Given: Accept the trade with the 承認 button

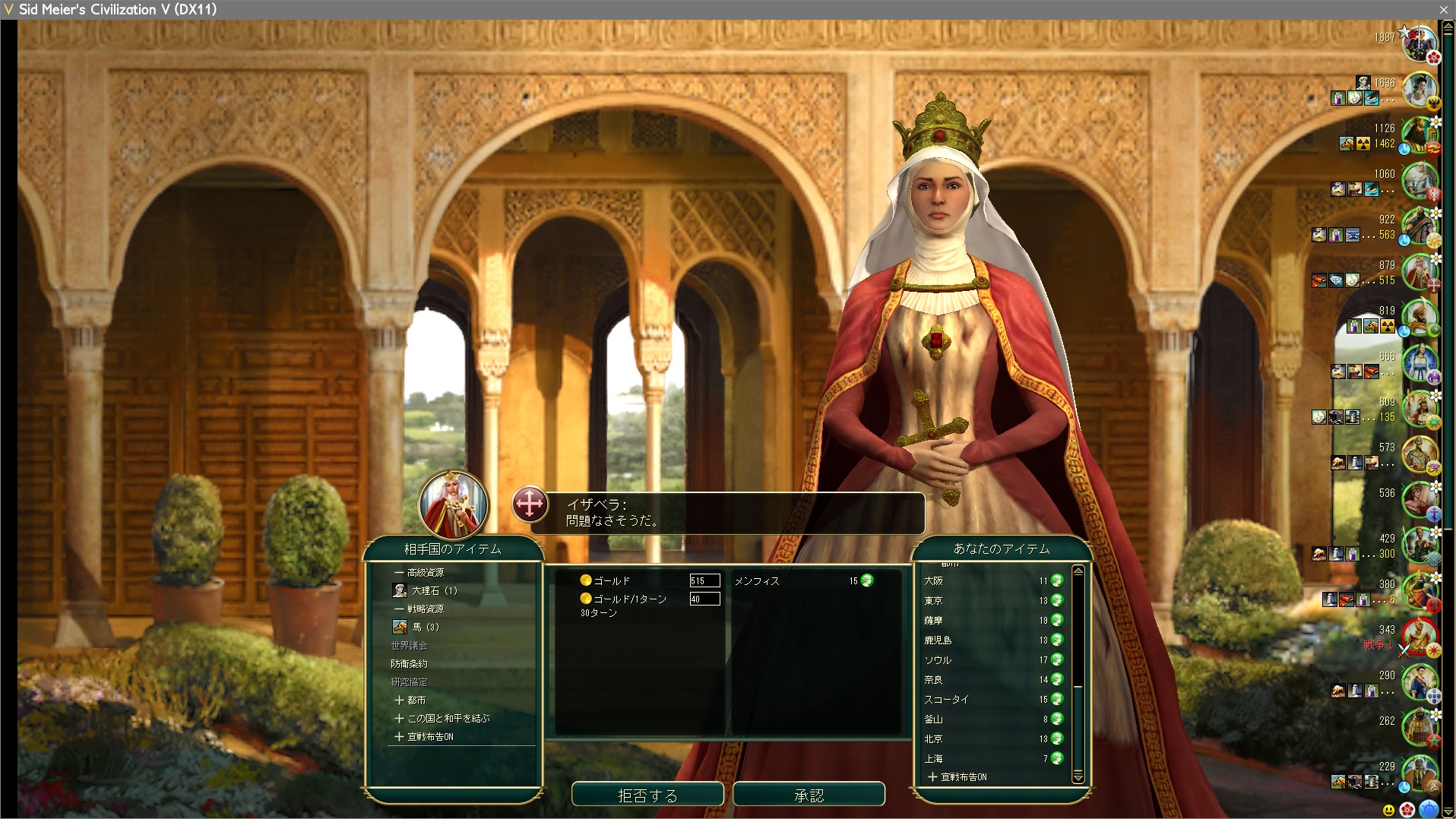Looking at the screenshot, I should 809,795.
